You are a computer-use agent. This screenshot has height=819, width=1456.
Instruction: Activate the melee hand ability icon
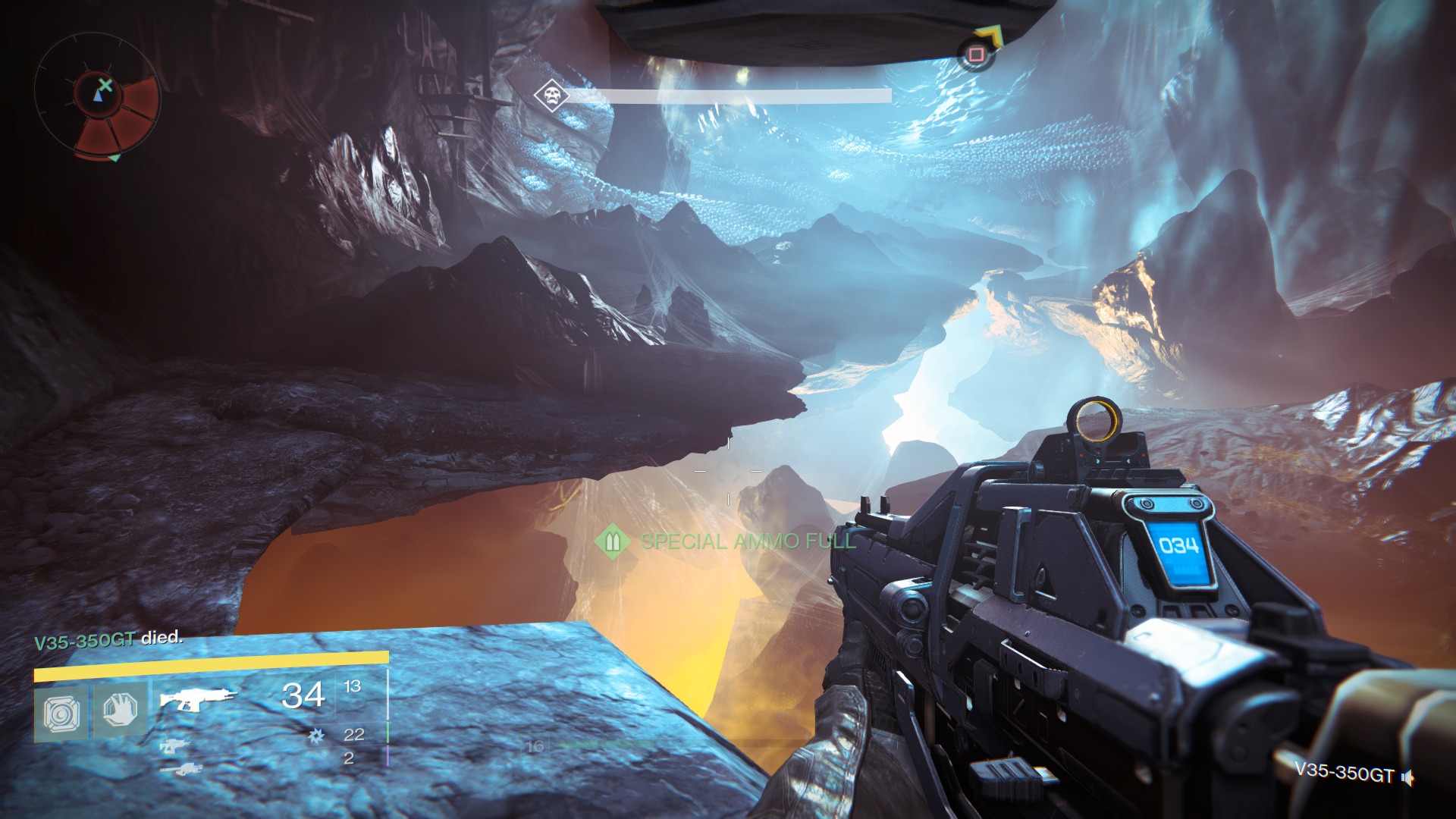(120, 711)
